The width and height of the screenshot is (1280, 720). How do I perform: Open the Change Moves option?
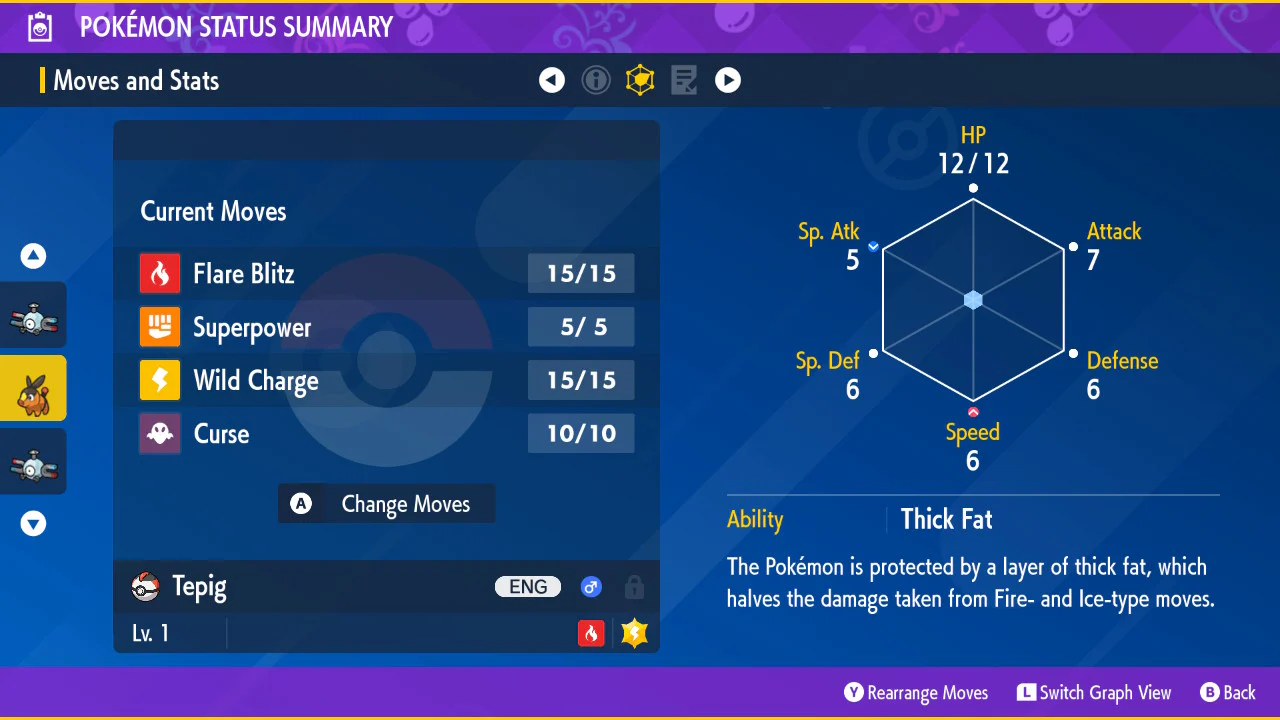386,504
